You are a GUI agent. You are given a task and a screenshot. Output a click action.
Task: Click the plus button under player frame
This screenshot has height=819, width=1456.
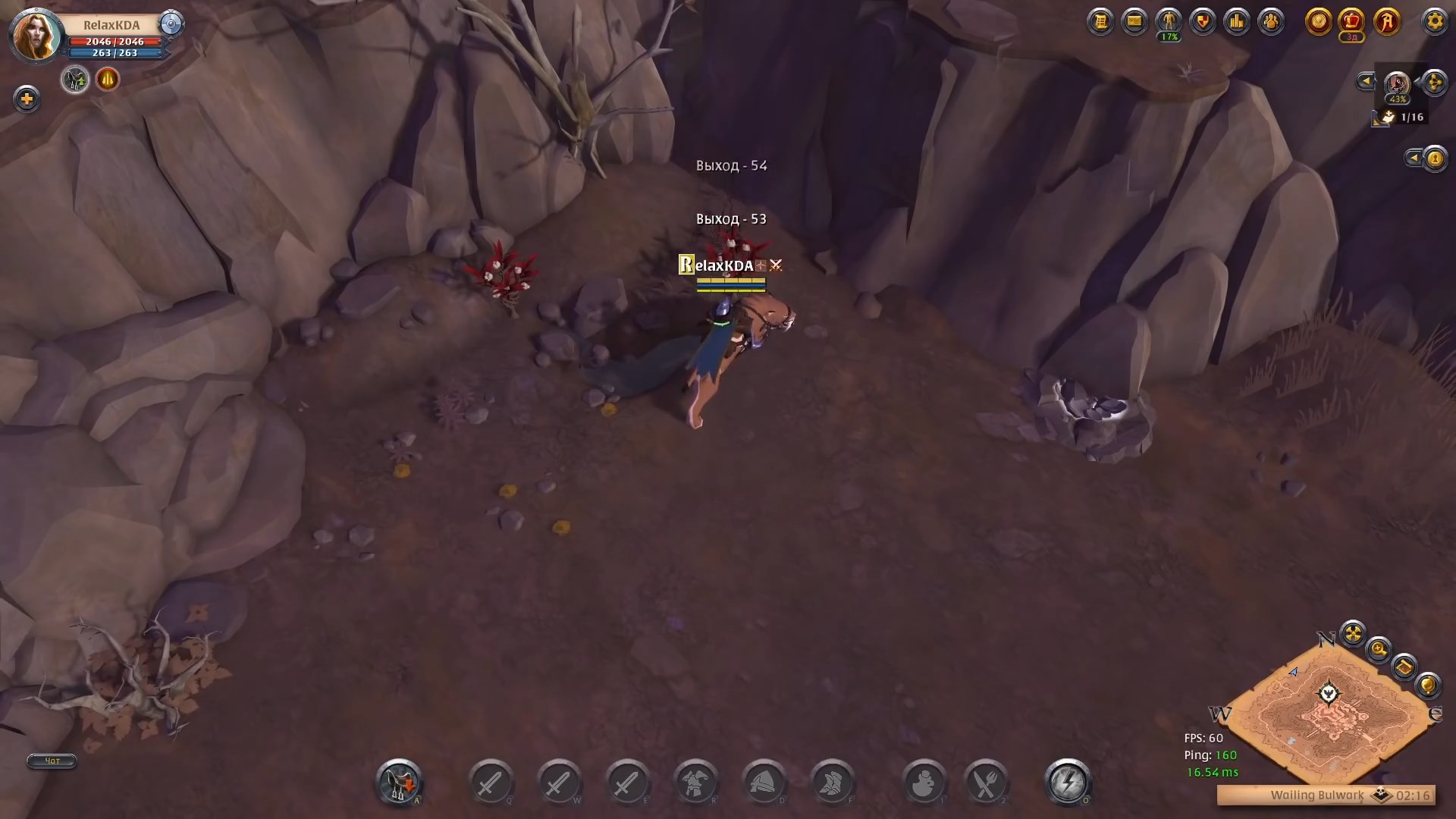point(27,99)
